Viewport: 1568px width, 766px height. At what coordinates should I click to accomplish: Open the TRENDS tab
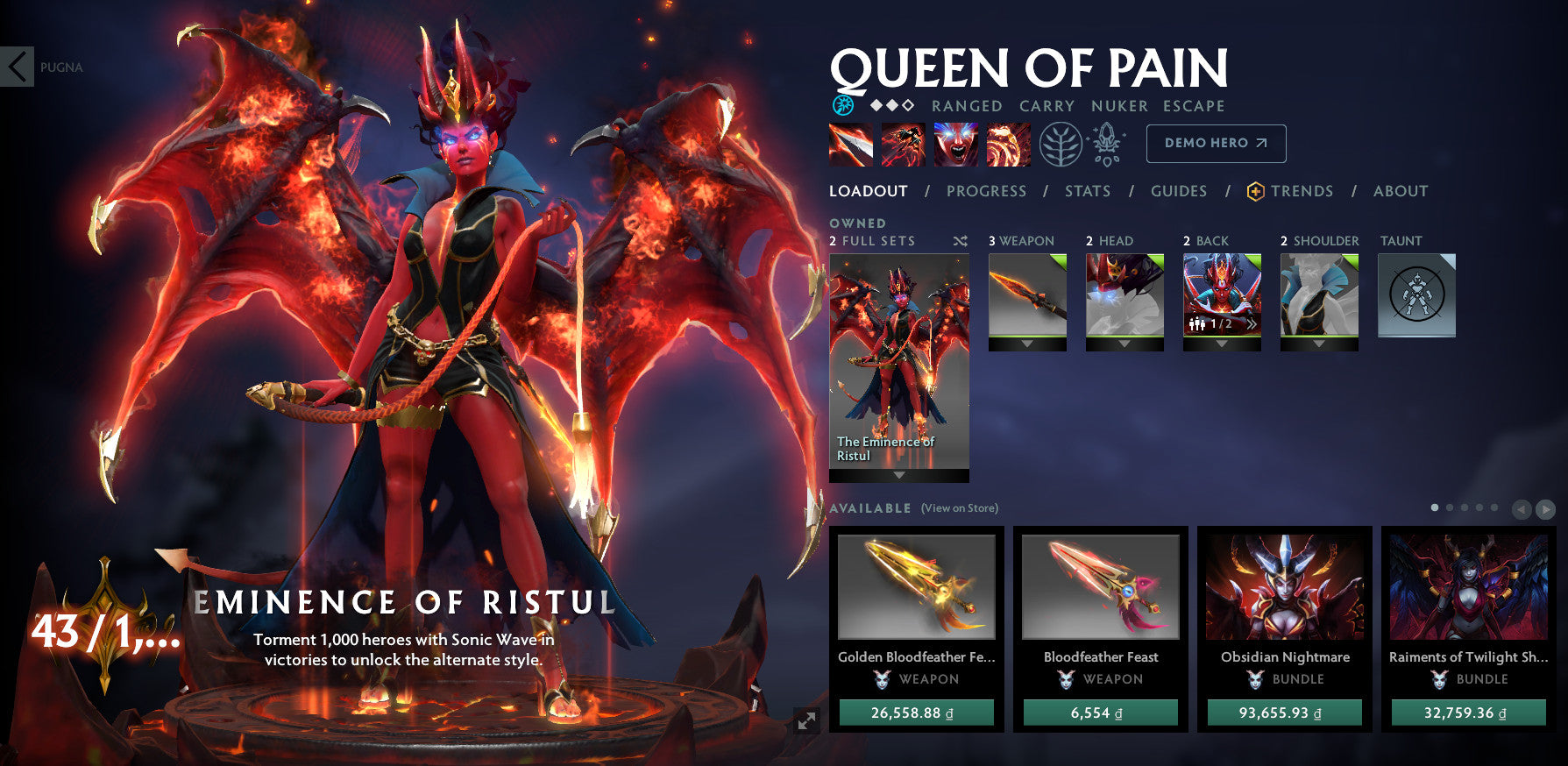[1303, 191]
